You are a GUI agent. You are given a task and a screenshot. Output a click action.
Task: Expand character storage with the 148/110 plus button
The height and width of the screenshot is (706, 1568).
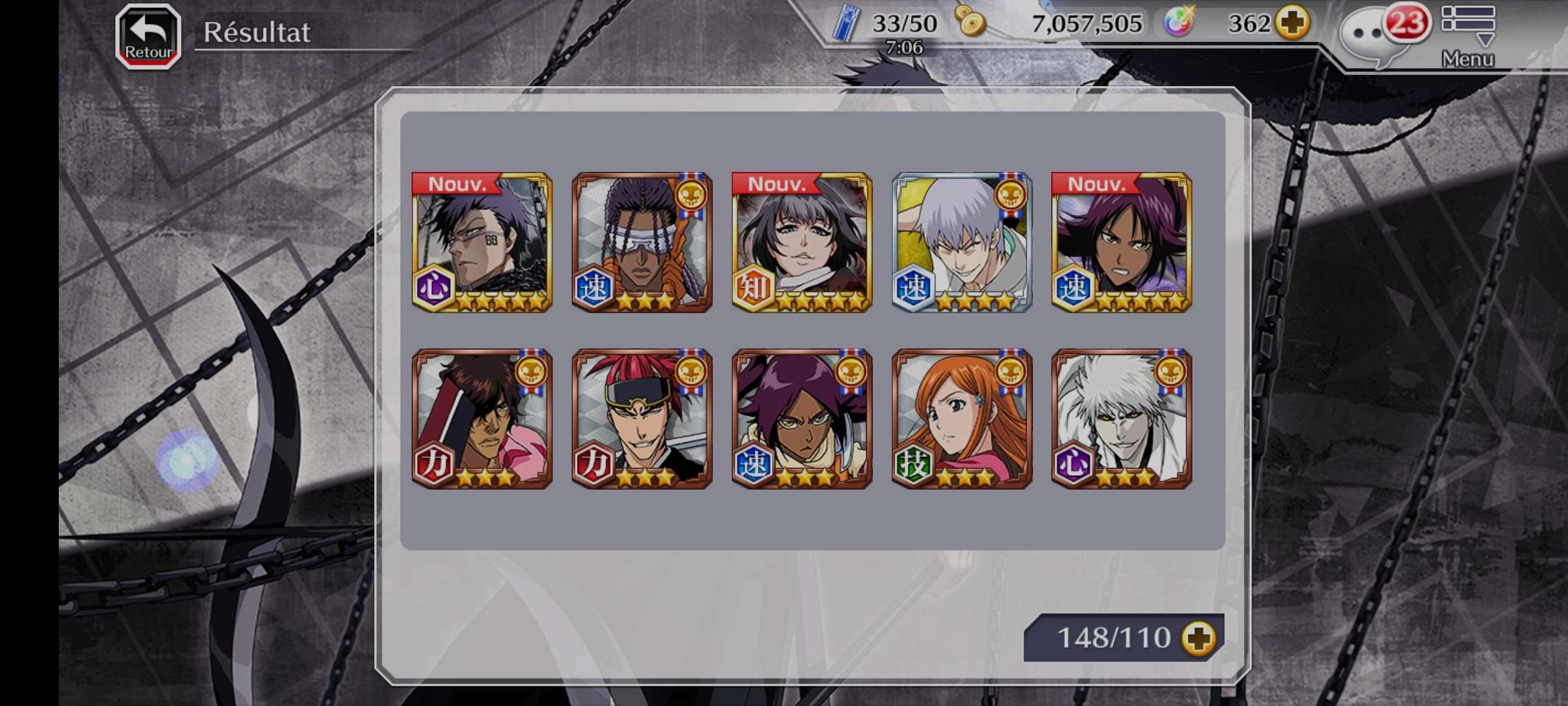(1199, 638)
